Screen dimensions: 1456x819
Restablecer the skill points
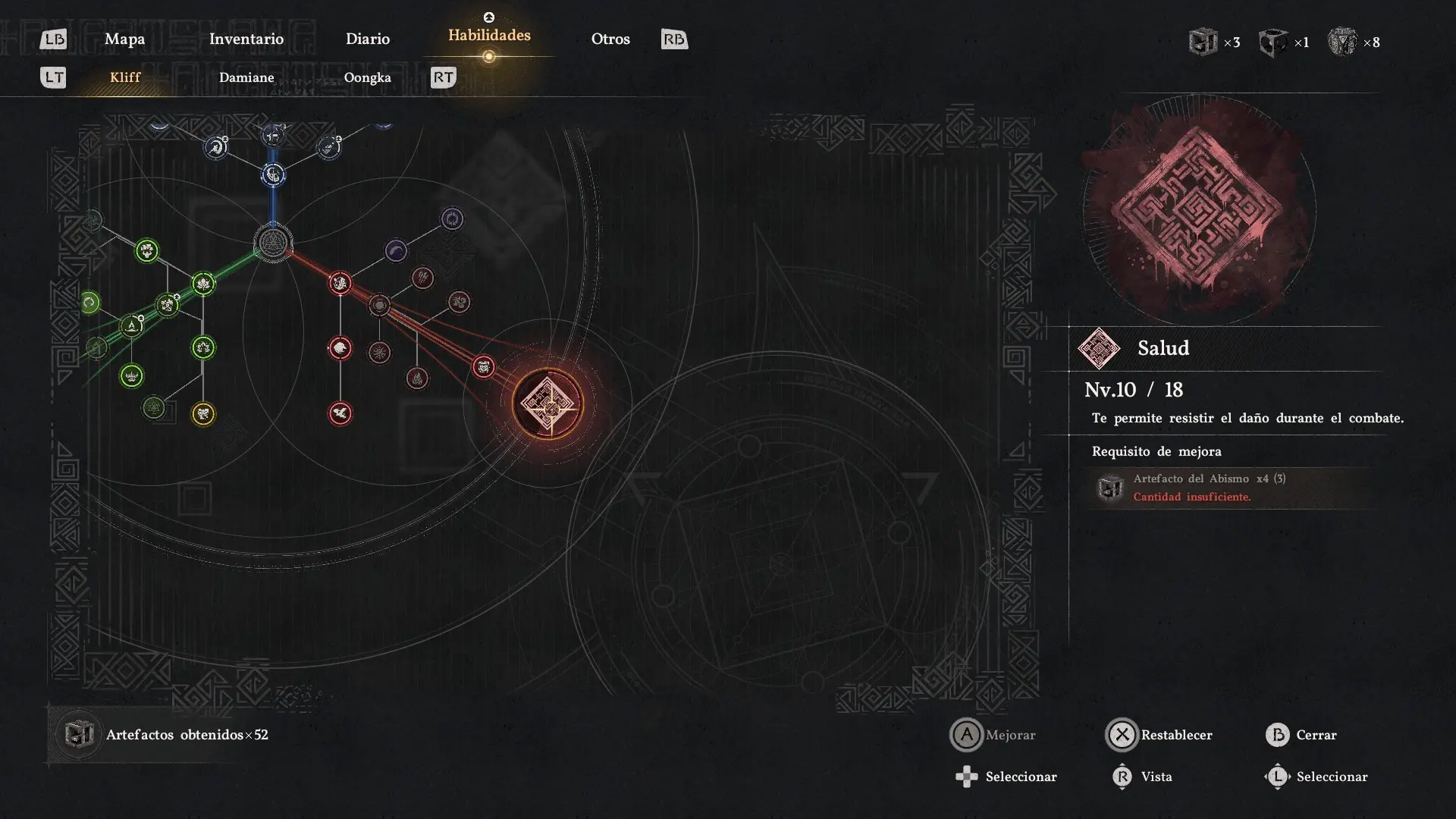tap(1159, 735)
